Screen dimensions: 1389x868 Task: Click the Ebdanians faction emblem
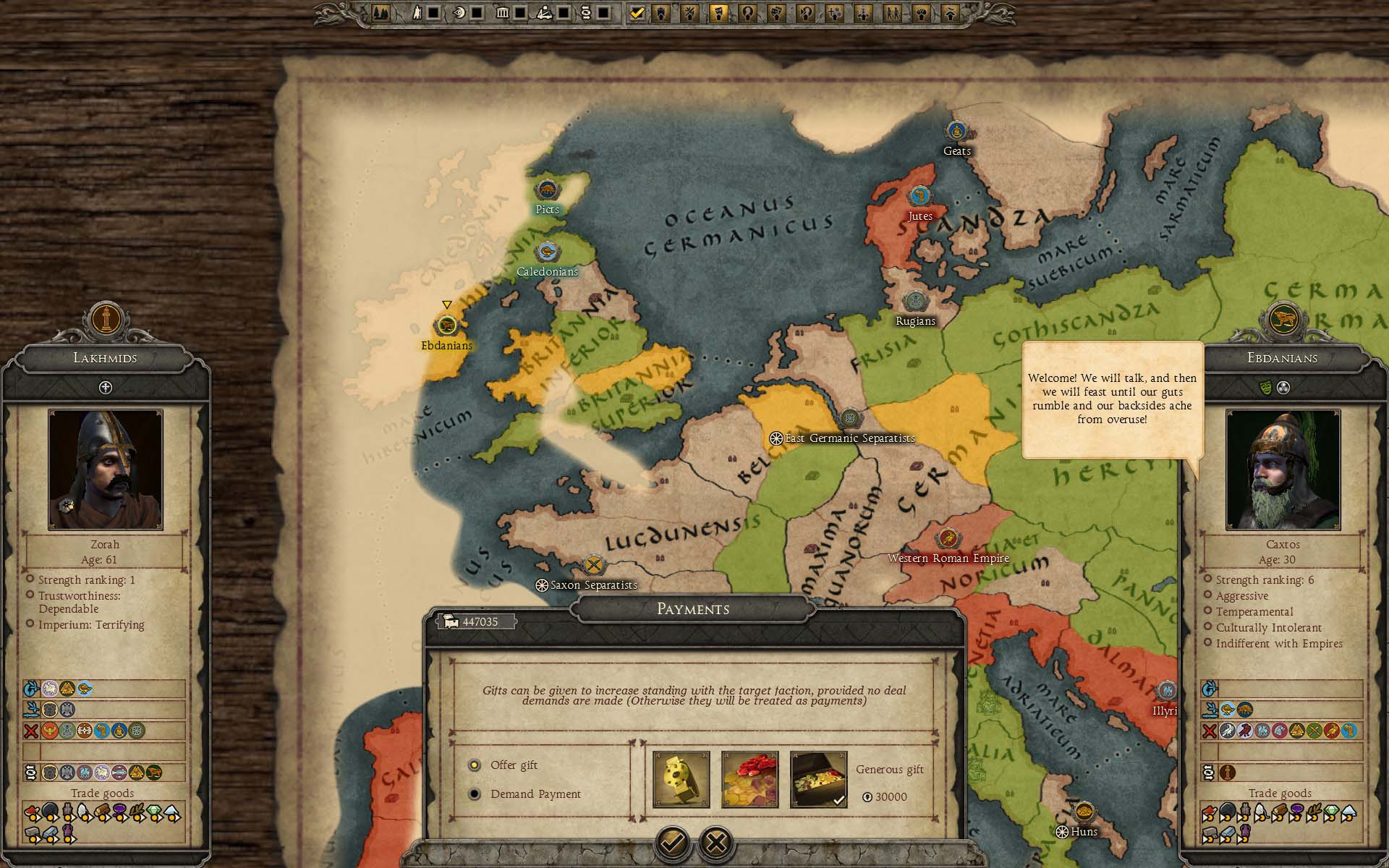click(x=1283, y=318)
